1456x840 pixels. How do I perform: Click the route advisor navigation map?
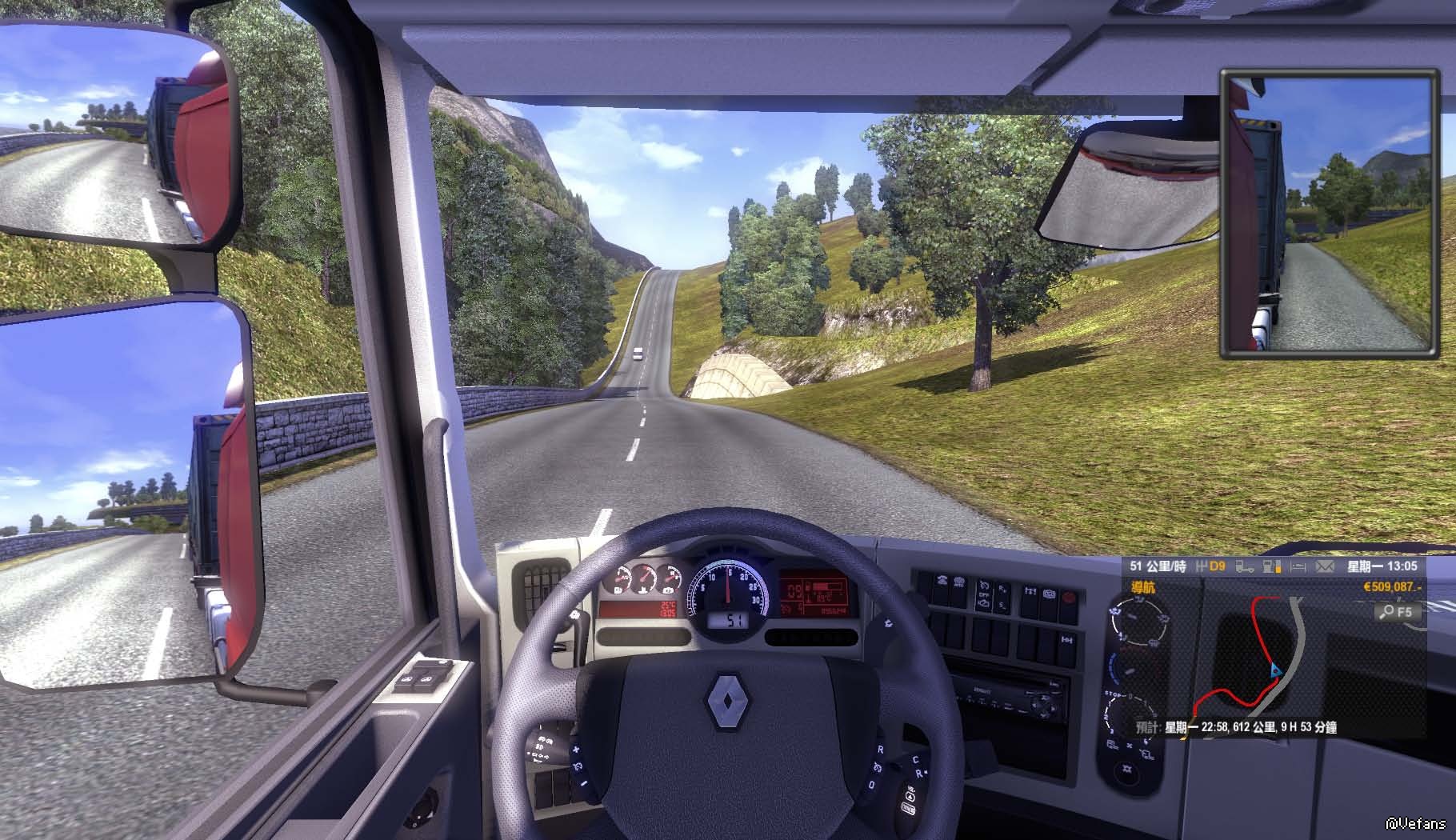pyautogui.click(x=1264, y=658)
